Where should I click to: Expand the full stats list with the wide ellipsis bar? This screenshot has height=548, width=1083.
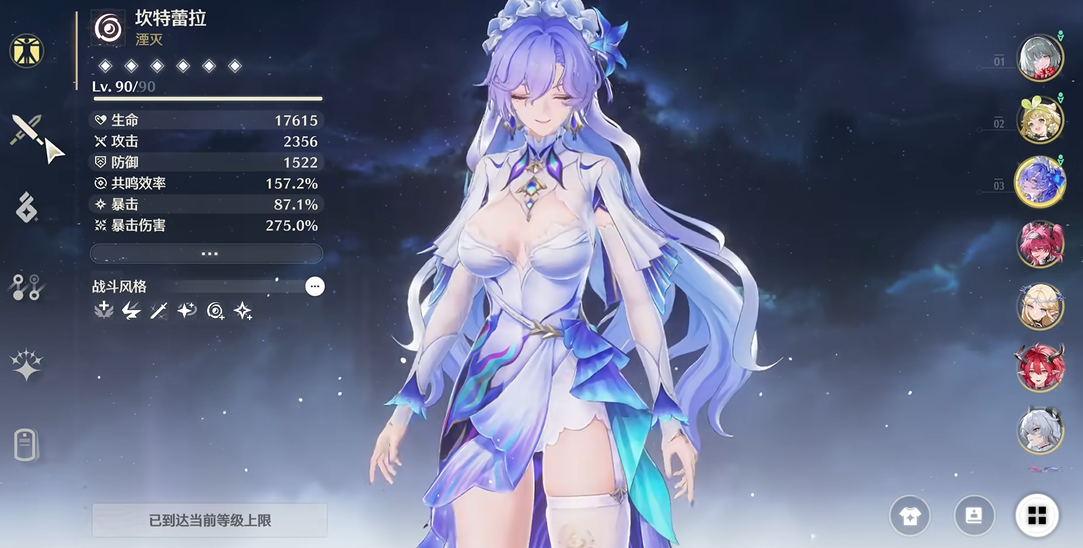pos(206,253)
